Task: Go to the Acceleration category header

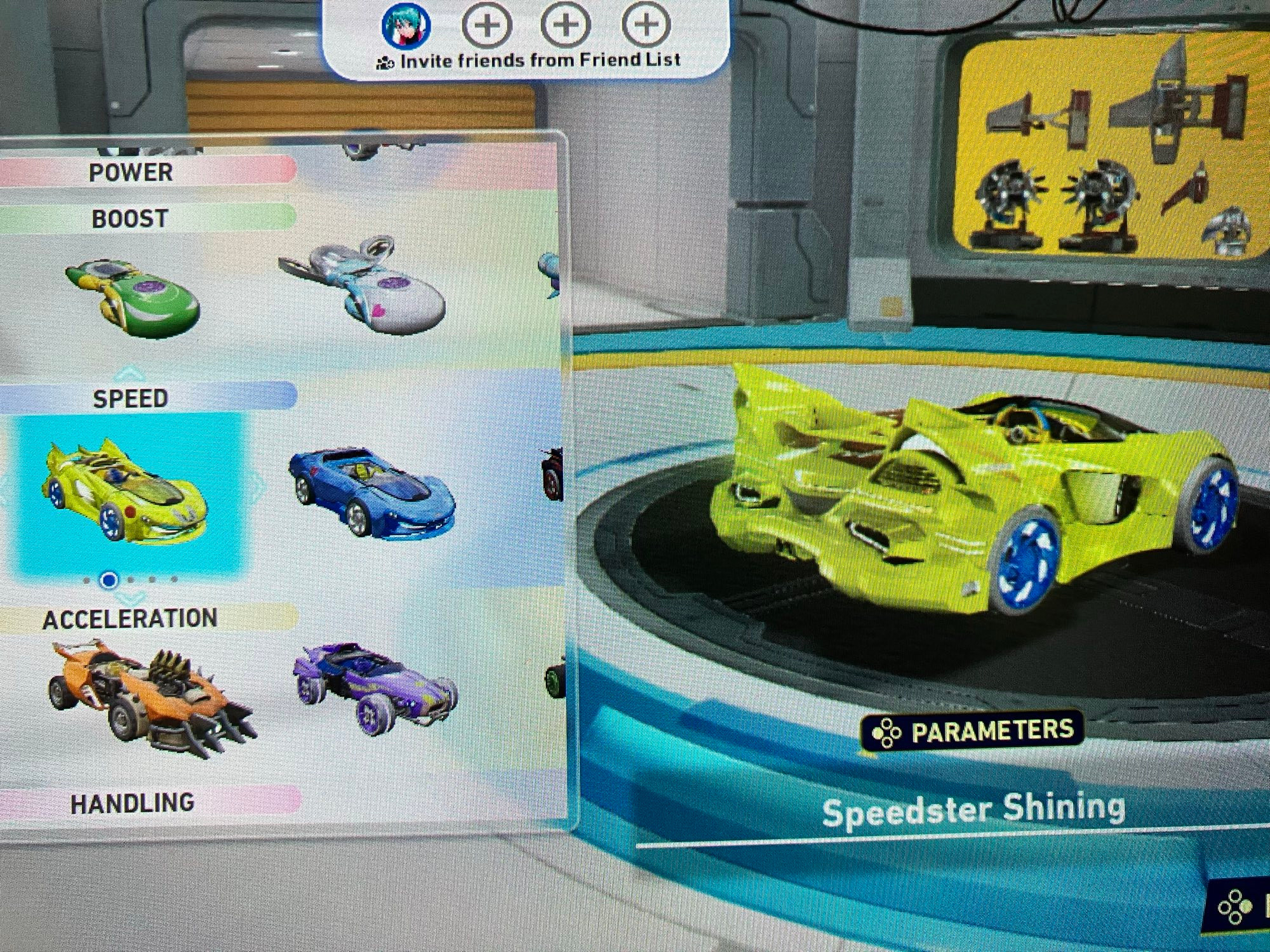Action: 130,619
